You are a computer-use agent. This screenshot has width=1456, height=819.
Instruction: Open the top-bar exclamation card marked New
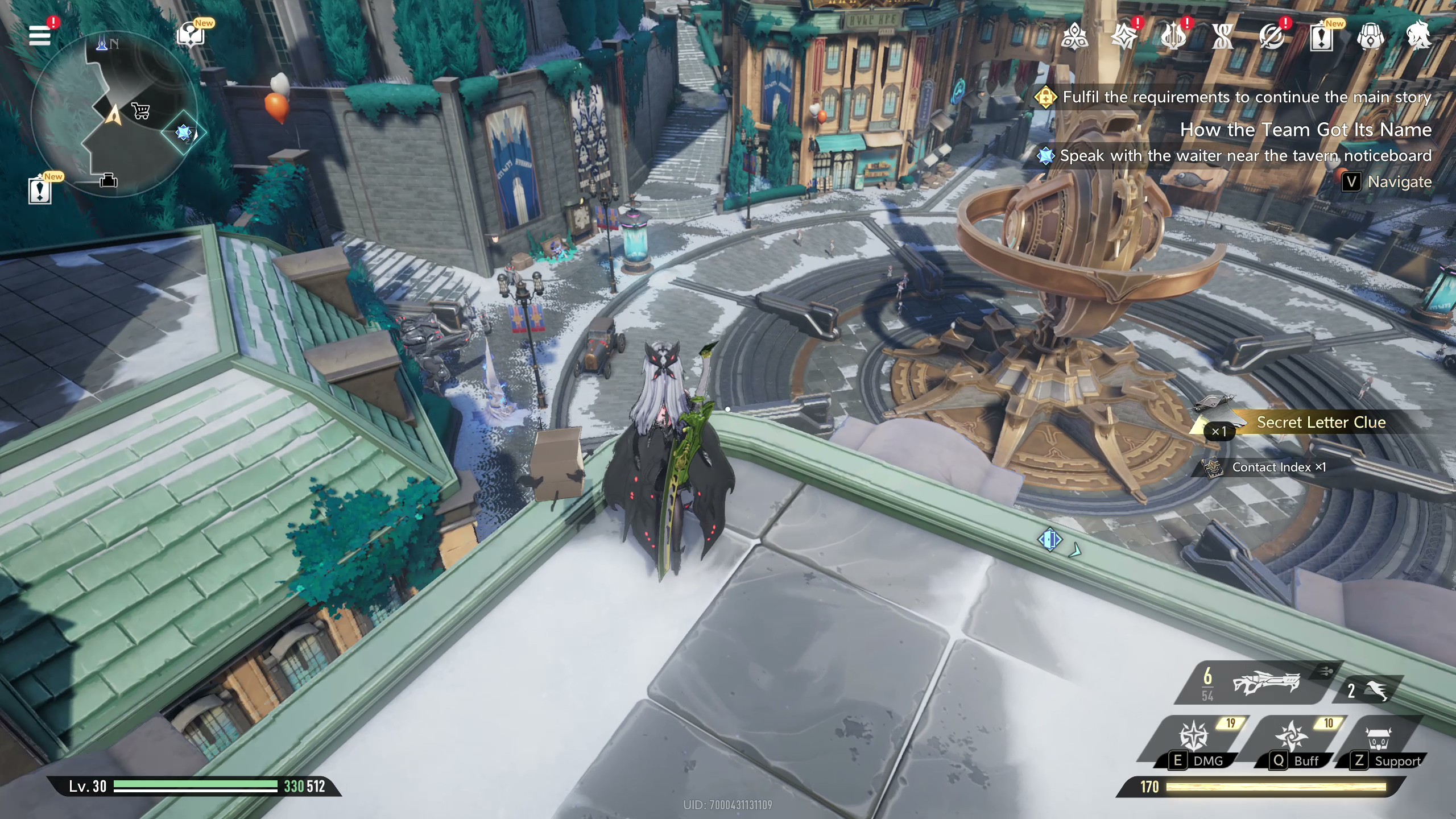click(1322, 37)
